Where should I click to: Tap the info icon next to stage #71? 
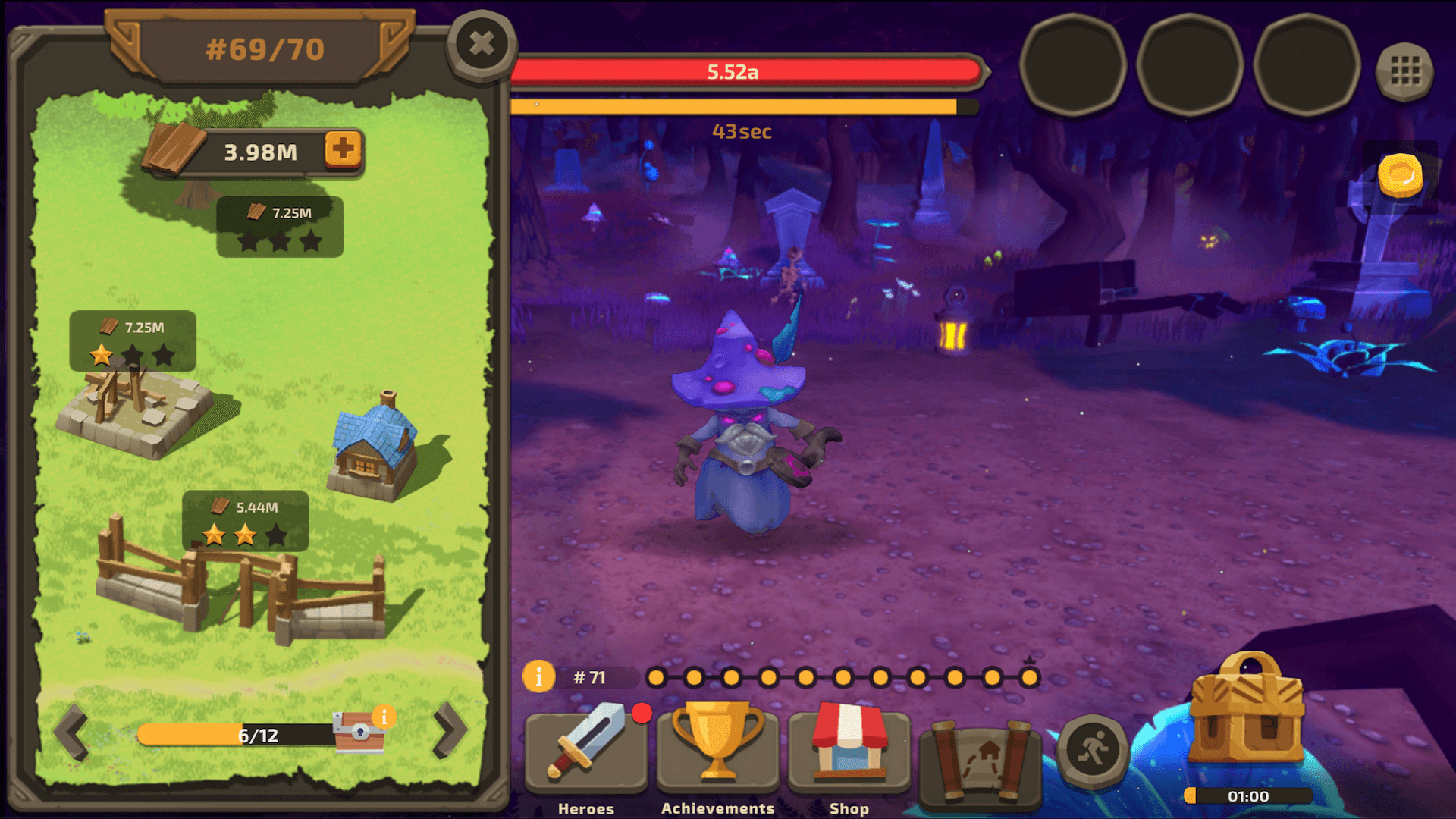(540, 677)
